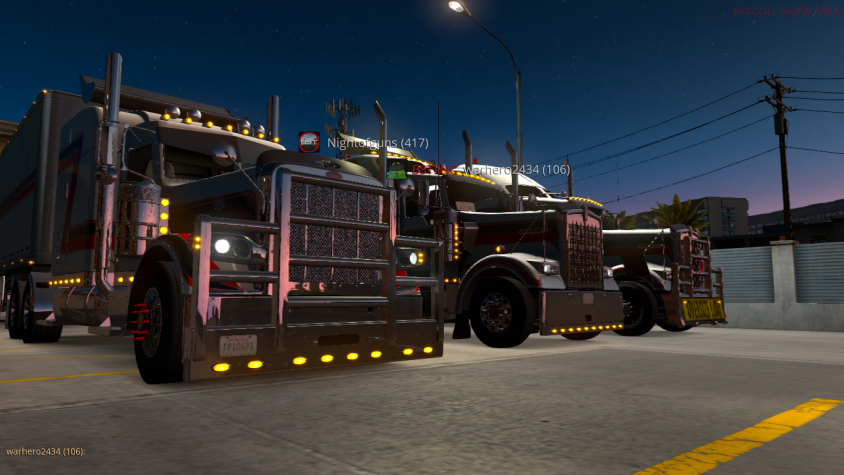This screenshot has height=475, width=844.
Task: Select the warhero2434 (106) name tag above truck
Action: click(x=516, y=170)
